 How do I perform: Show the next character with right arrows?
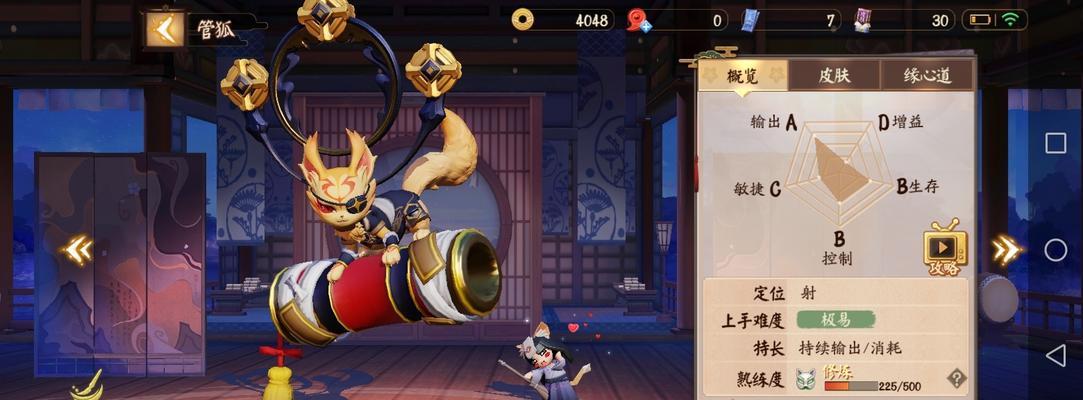click(x=1005, y=249)
